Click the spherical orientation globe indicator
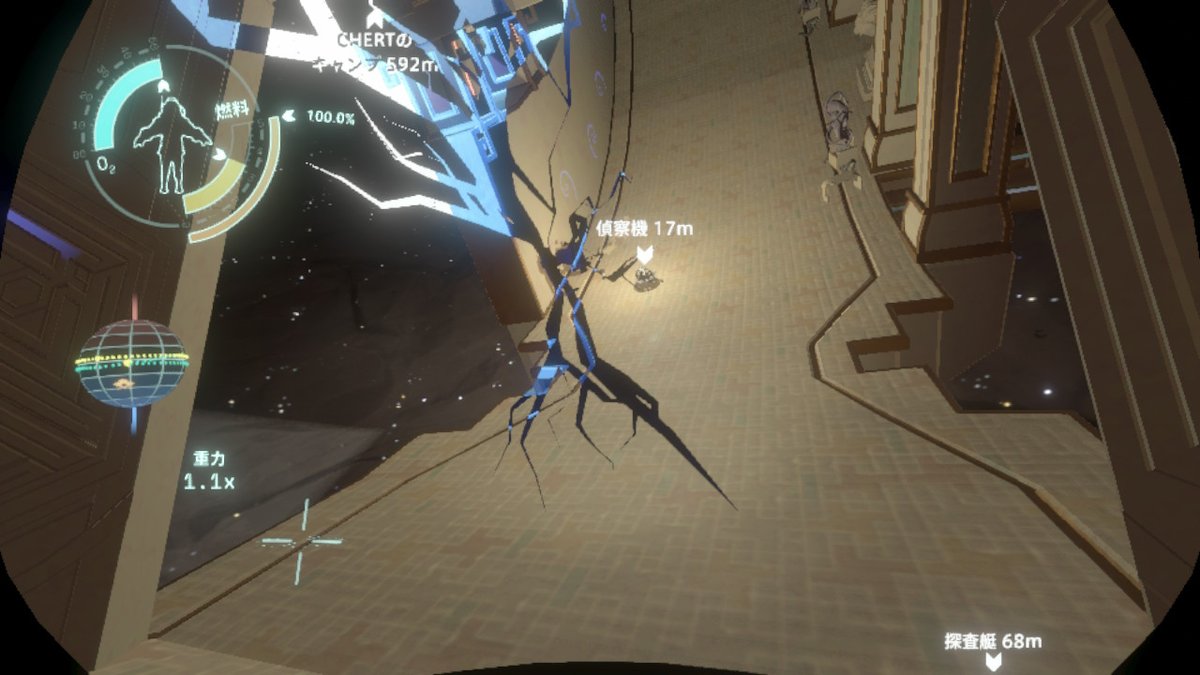Image resolution: width=1200 pixels, height=675 pixels. [133, 362]
